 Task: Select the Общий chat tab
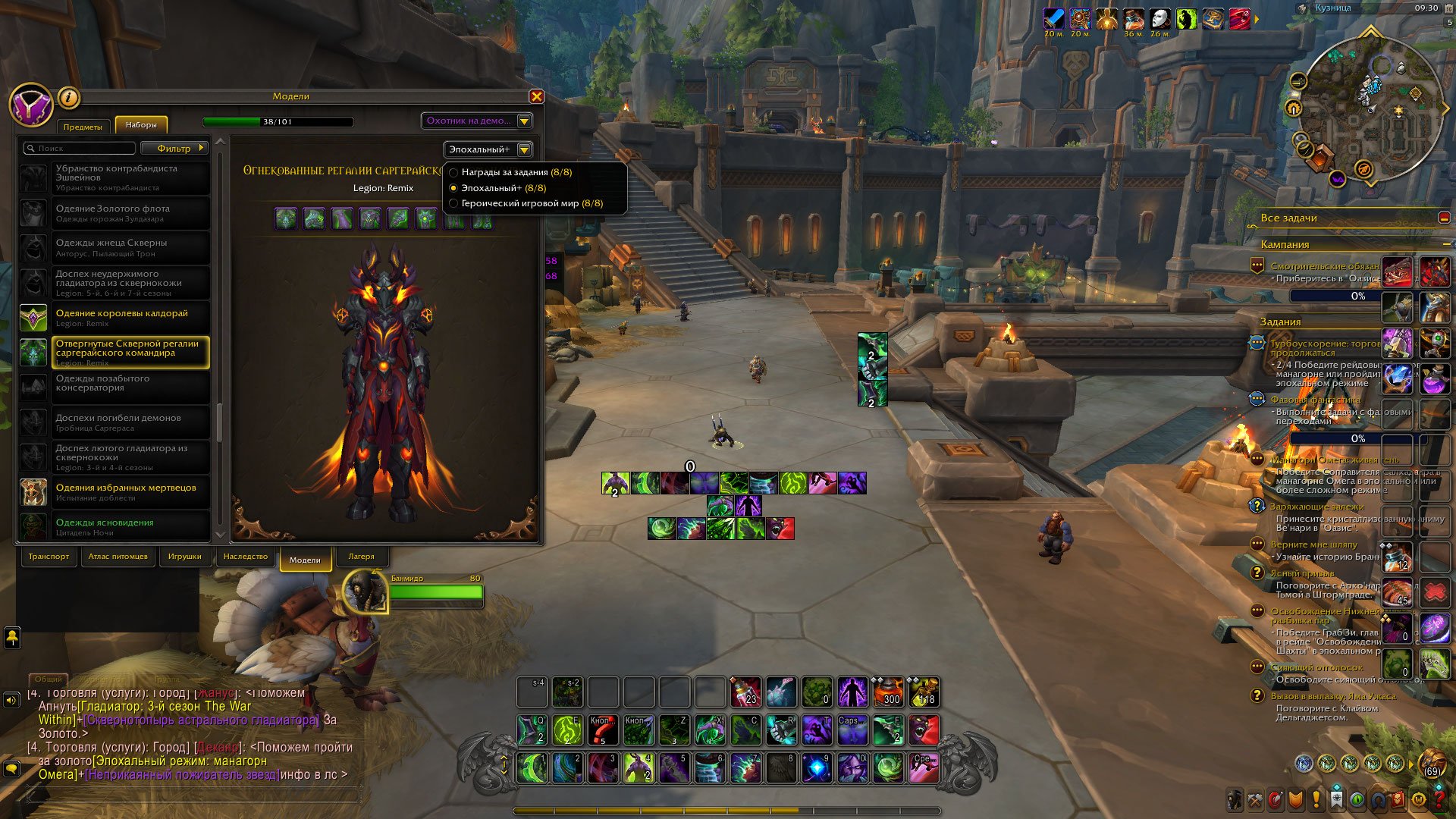point(49,679)
